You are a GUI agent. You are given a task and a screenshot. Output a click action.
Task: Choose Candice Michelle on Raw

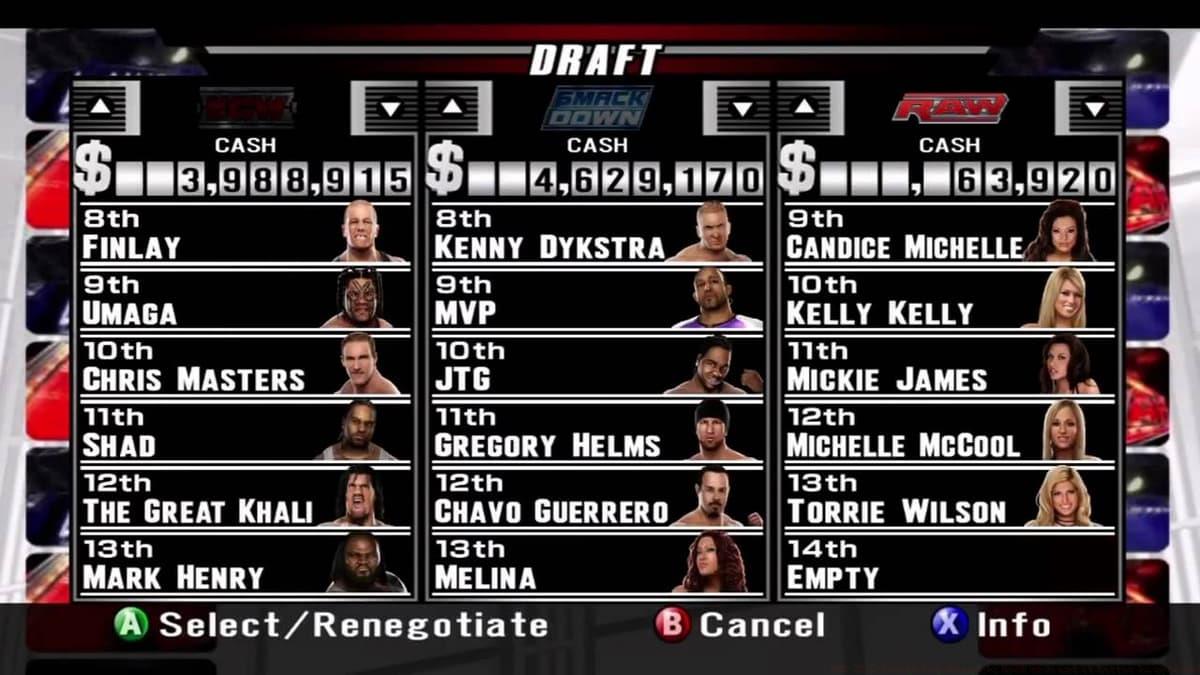[948, 233]
